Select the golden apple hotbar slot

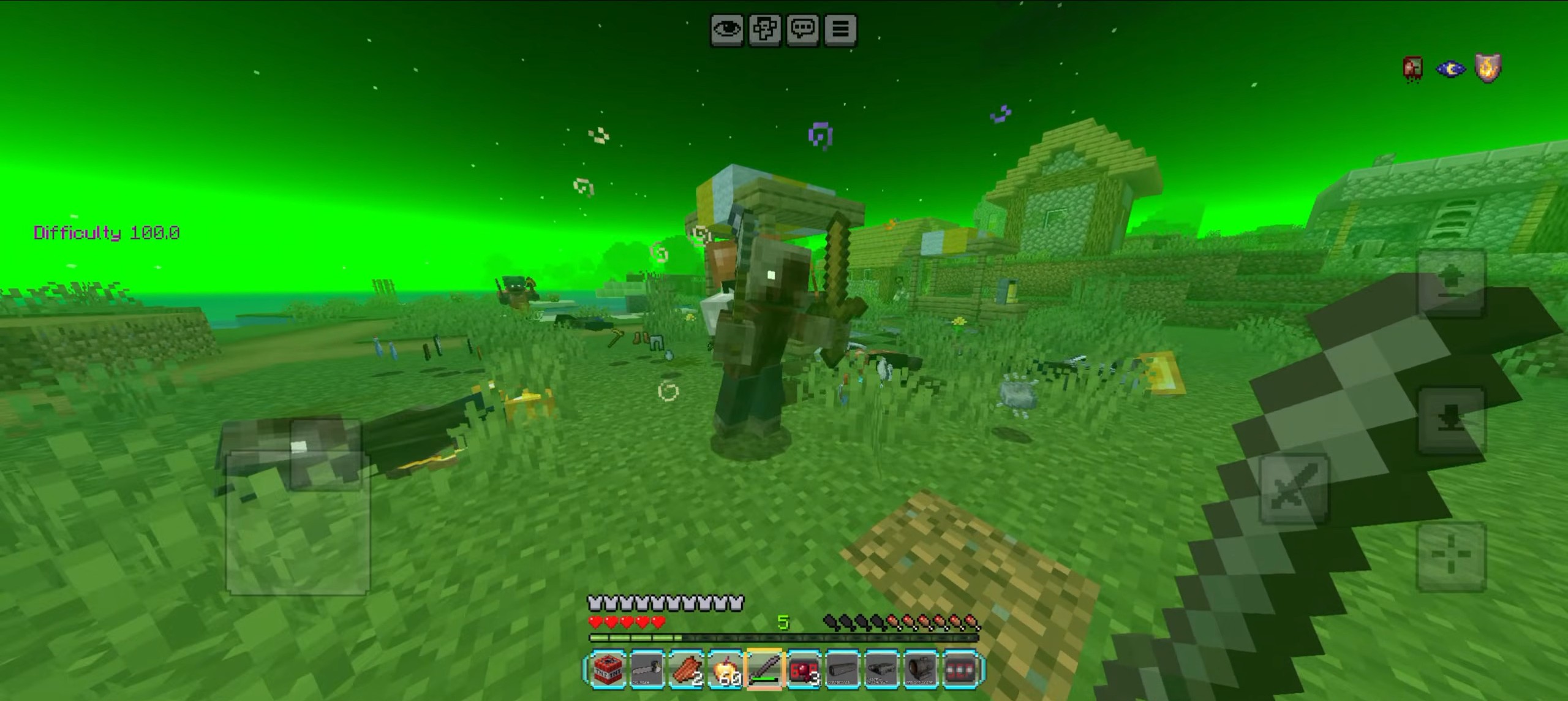coord(725,670)
